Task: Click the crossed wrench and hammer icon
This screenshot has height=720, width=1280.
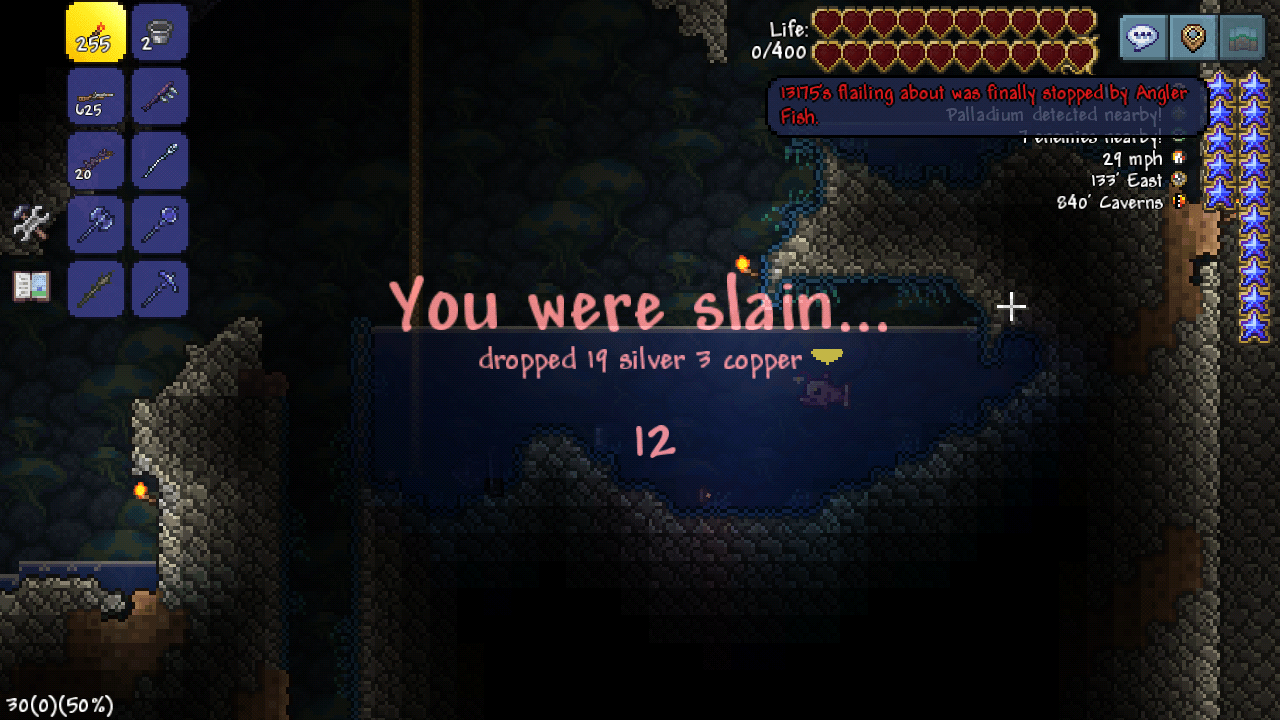Action: (x=29, y=222)
